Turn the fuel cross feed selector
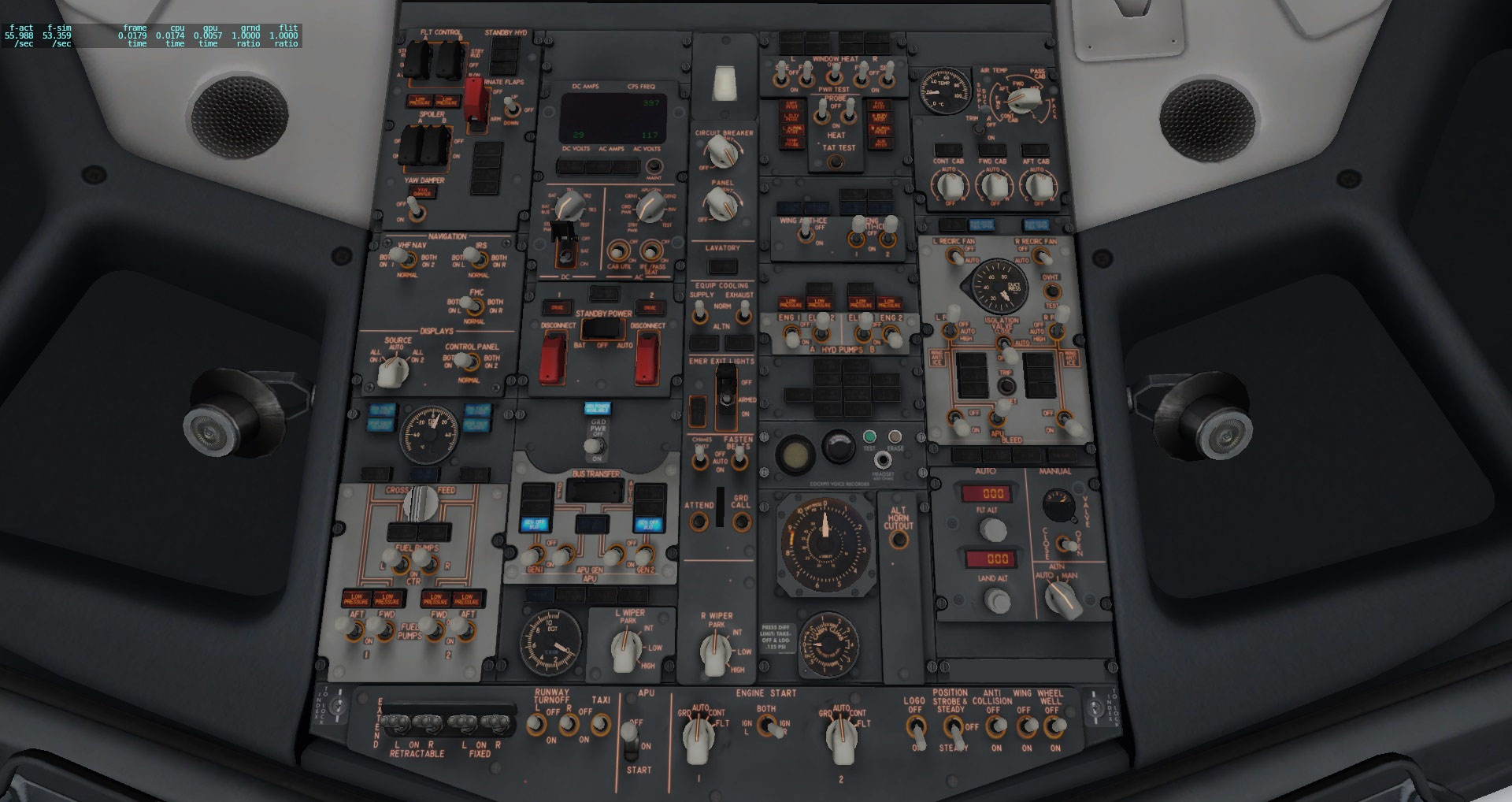 [x=423, y=501]
